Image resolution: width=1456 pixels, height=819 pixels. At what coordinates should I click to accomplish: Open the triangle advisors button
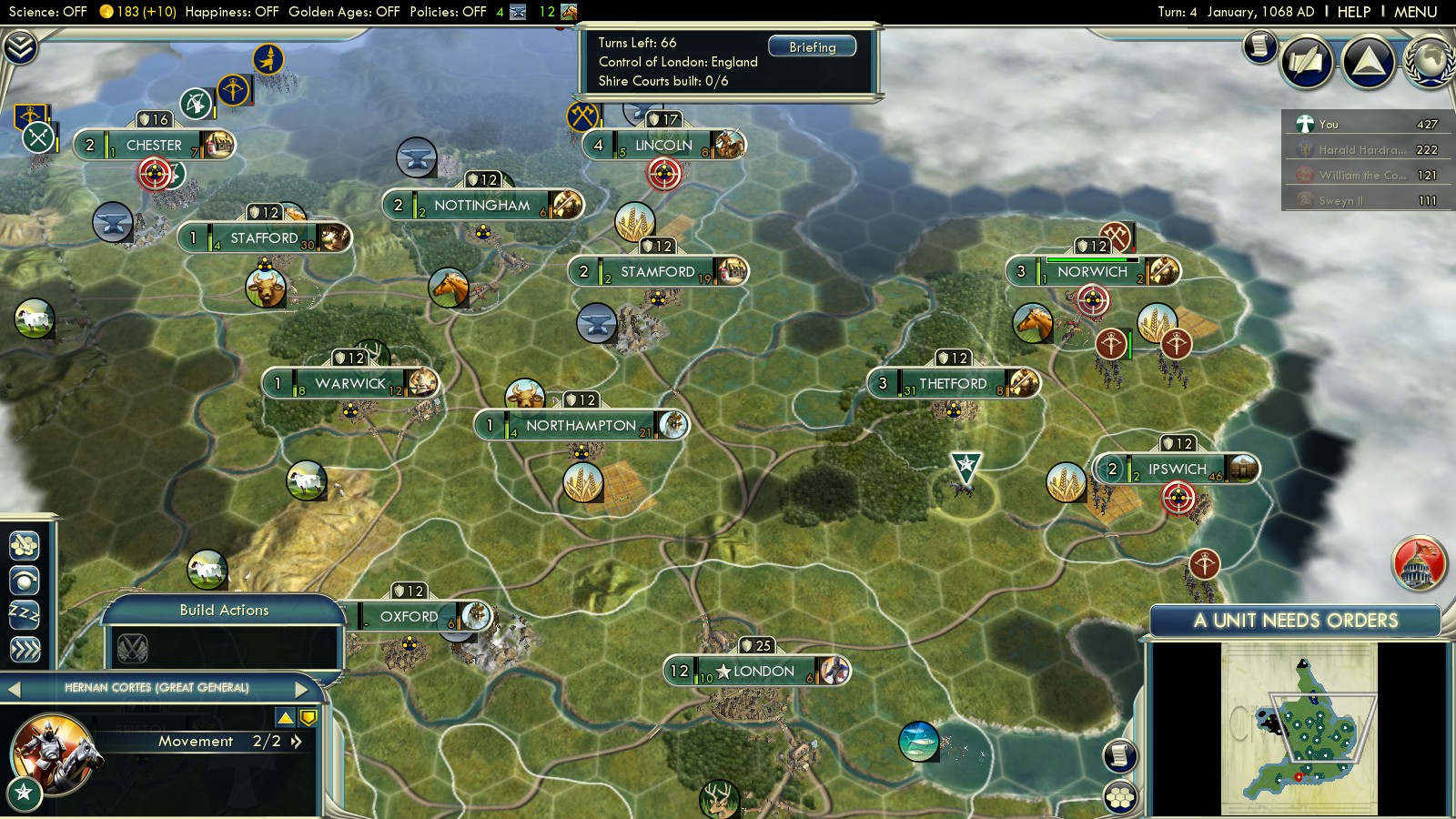click(x=1368, y=62)
